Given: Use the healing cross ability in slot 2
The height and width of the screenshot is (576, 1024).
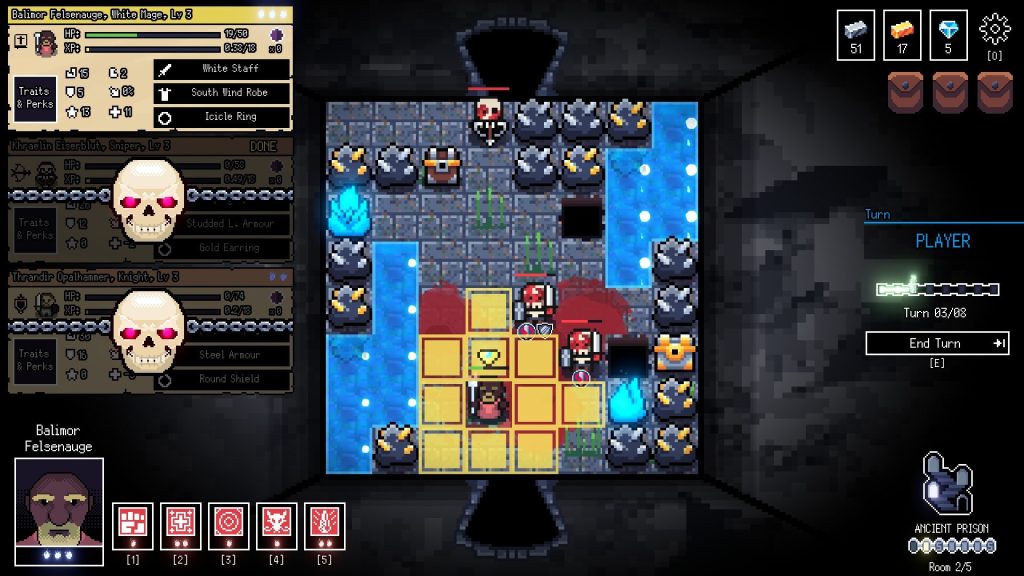Looking at the screenshot, I should pos(181,523).
